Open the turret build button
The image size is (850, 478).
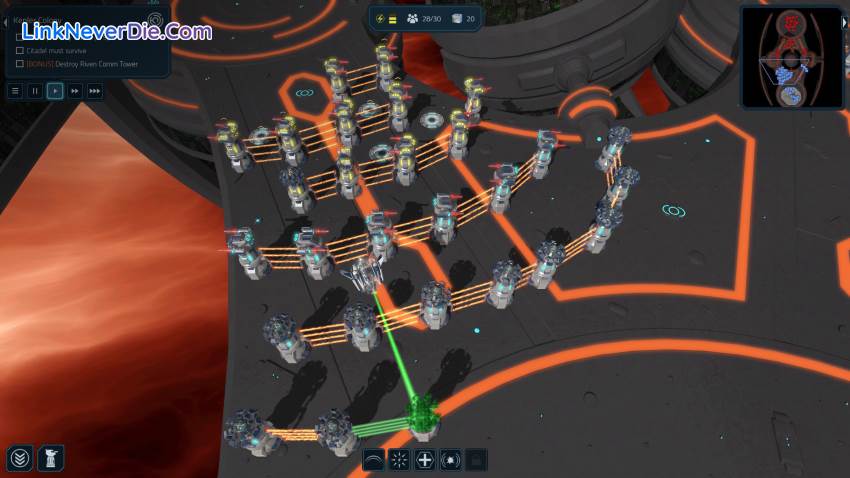pyautogui.click(x=50, y=459)
